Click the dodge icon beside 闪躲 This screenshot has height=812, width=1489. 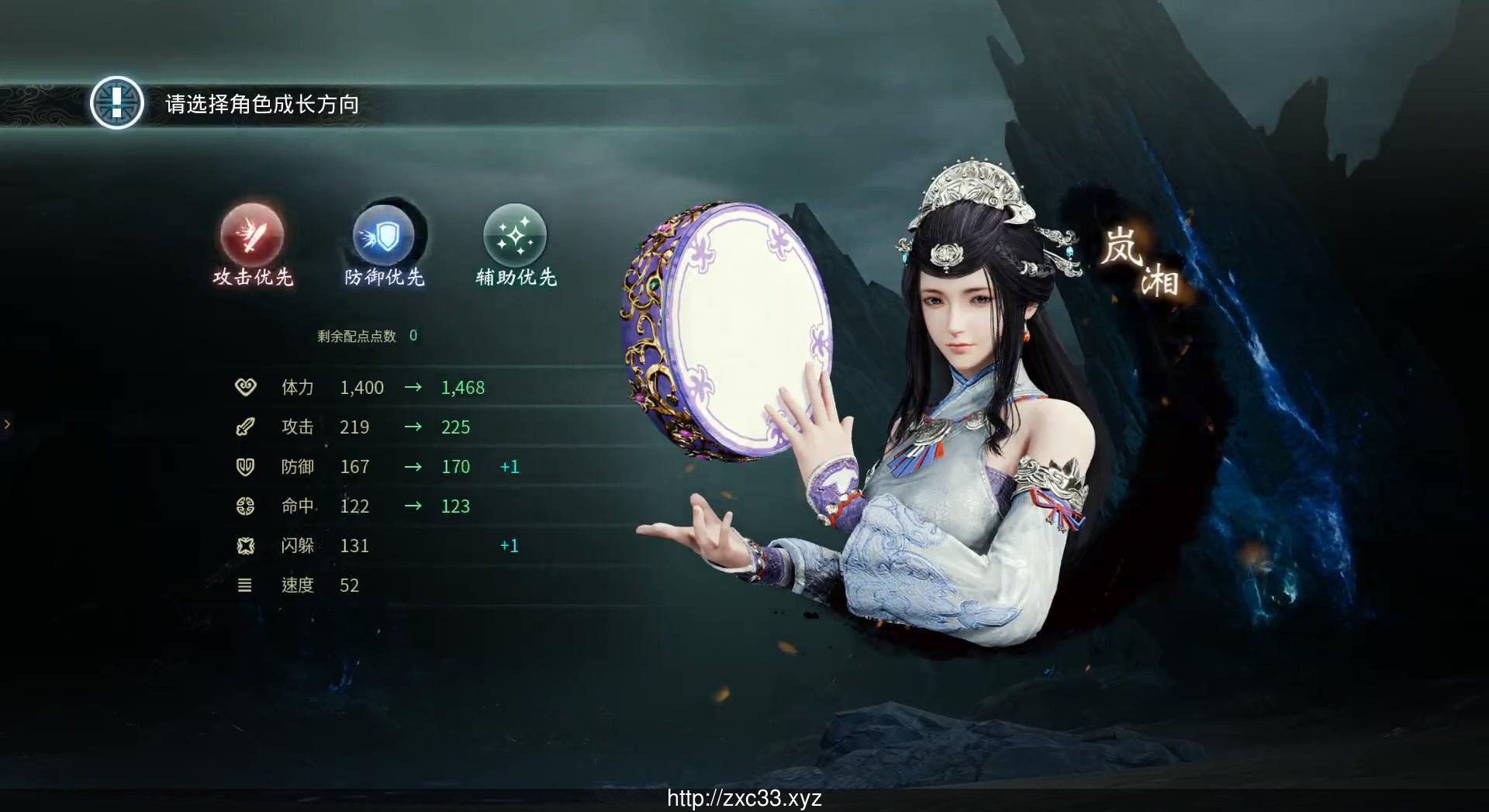click(x=245, y=545)
